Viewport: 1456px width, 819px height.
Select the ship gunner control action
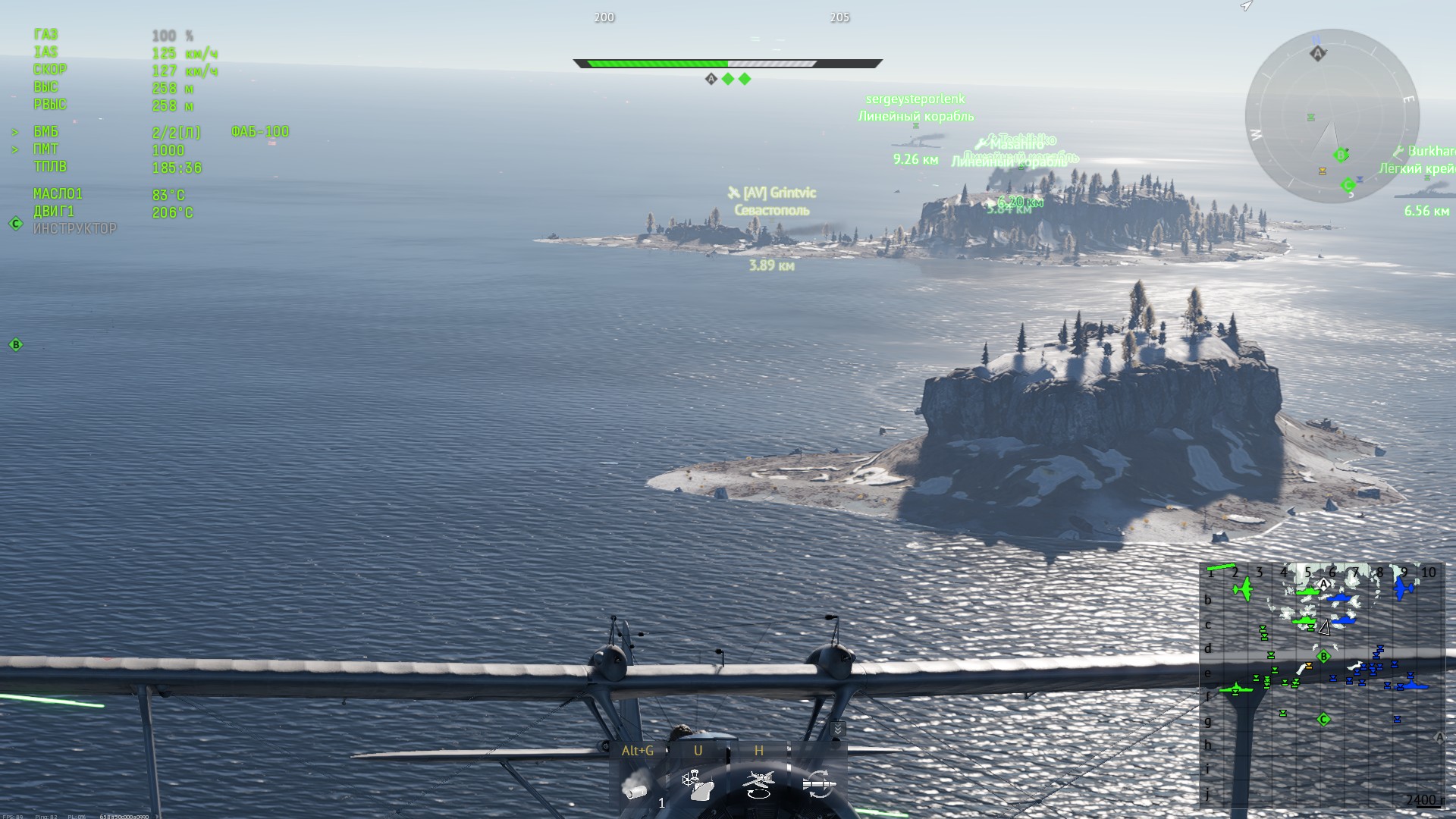[x=698, y=784]
